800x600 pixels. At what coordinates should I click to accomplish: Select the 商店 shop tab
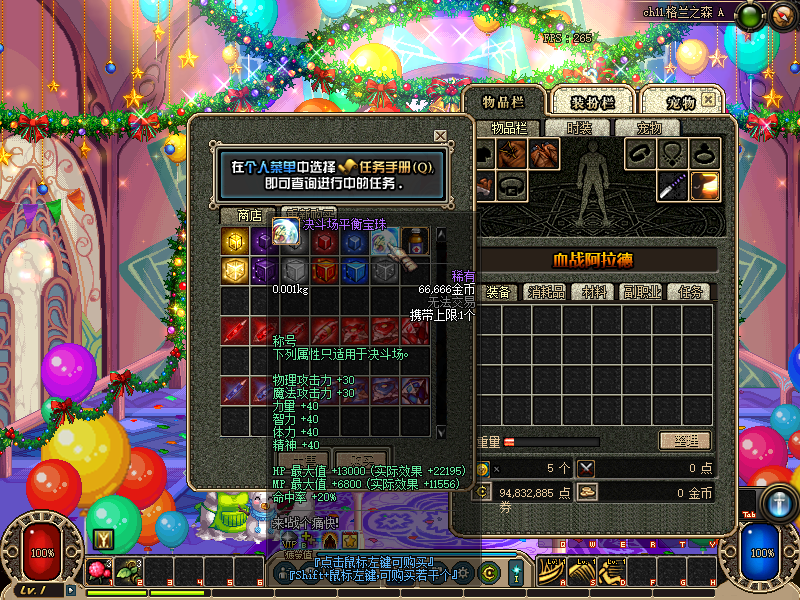[x=249, y=215]
